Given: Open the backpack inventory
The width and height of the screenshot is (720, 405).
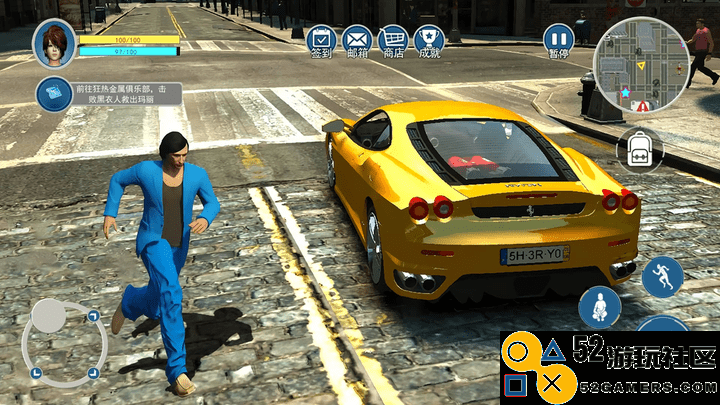Looking at the screenshot, I should (639, 150).
